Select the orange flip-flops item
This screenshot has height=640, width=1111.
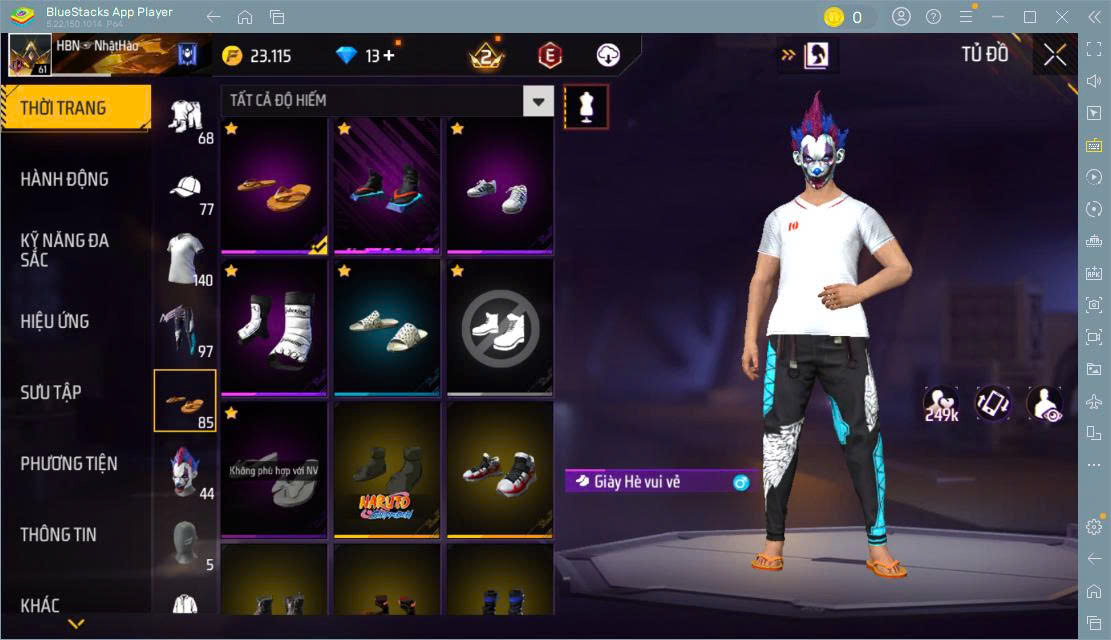274,186
